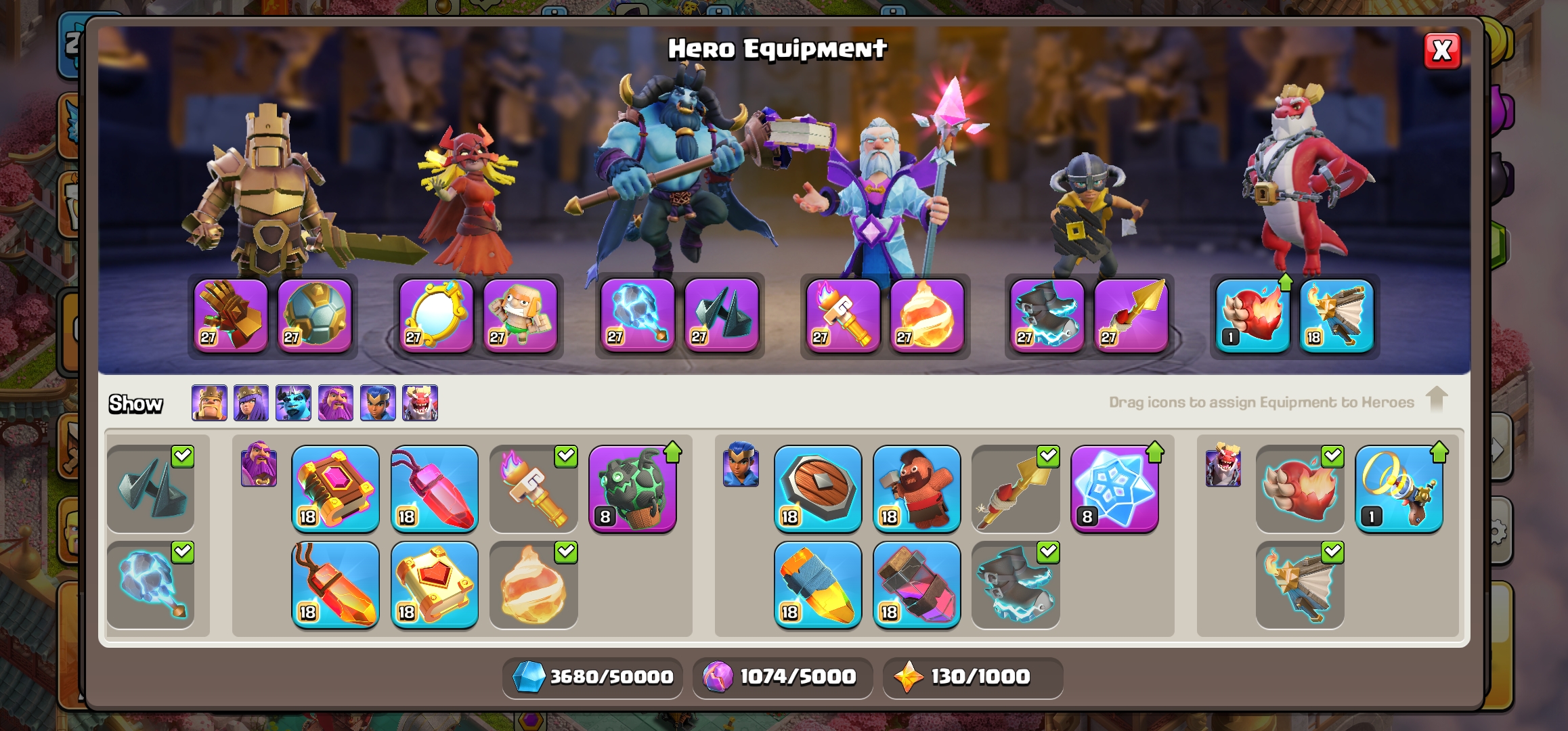Select the equipped Electro Boots slot
This screenshot has height=731, width=1568.
click(1047, 315)
